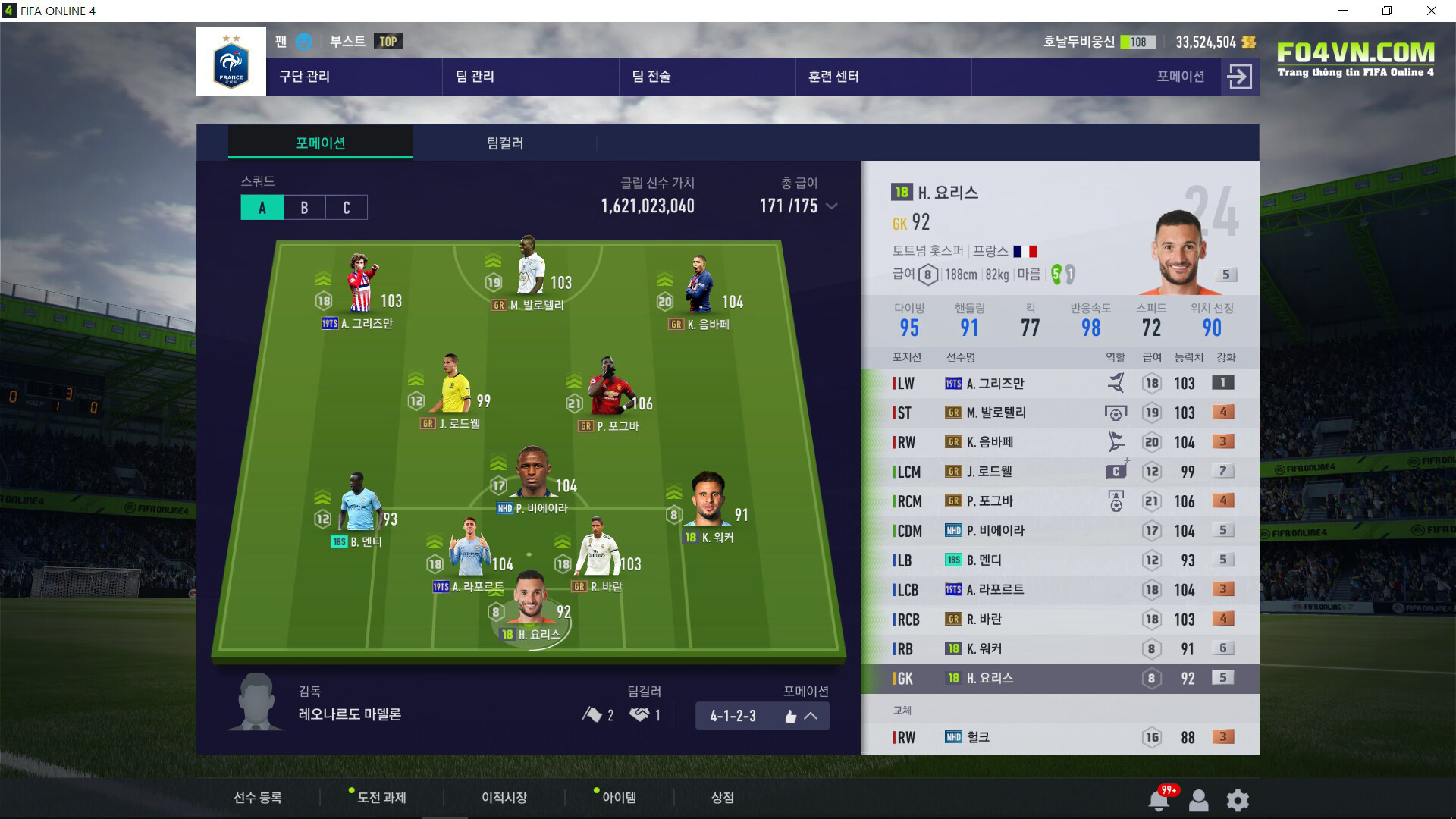Open the 팀 관리 menu

pos(475,77)
